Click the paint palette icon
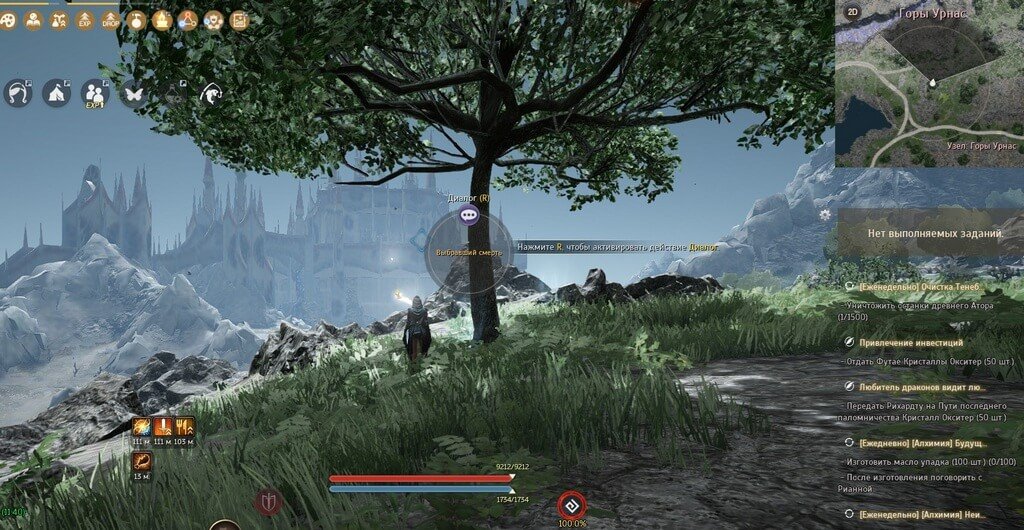1024x530 pixels. click(x=9, y=20)
